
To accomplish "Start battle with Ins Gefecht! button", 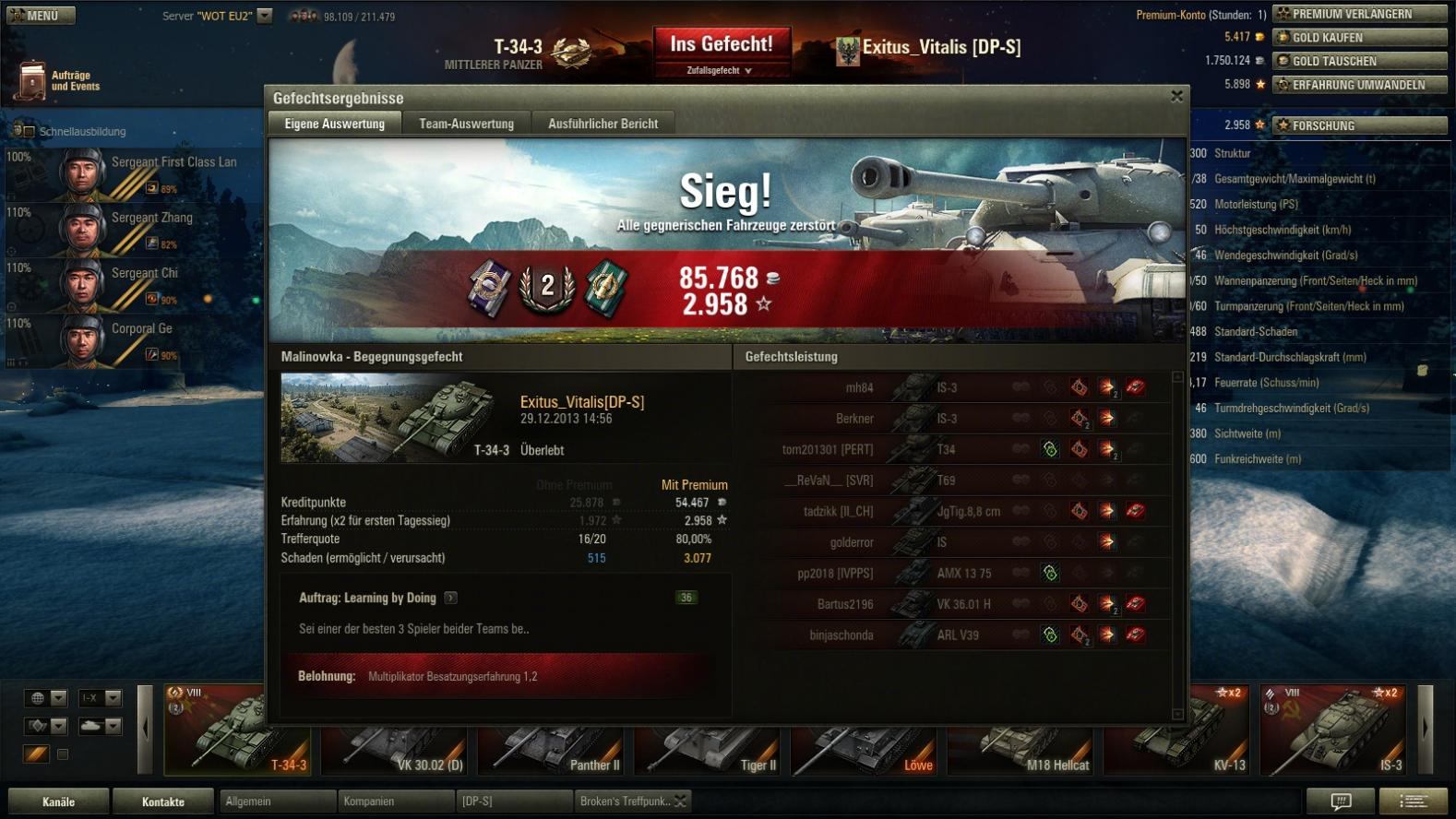I will (722, 44).
